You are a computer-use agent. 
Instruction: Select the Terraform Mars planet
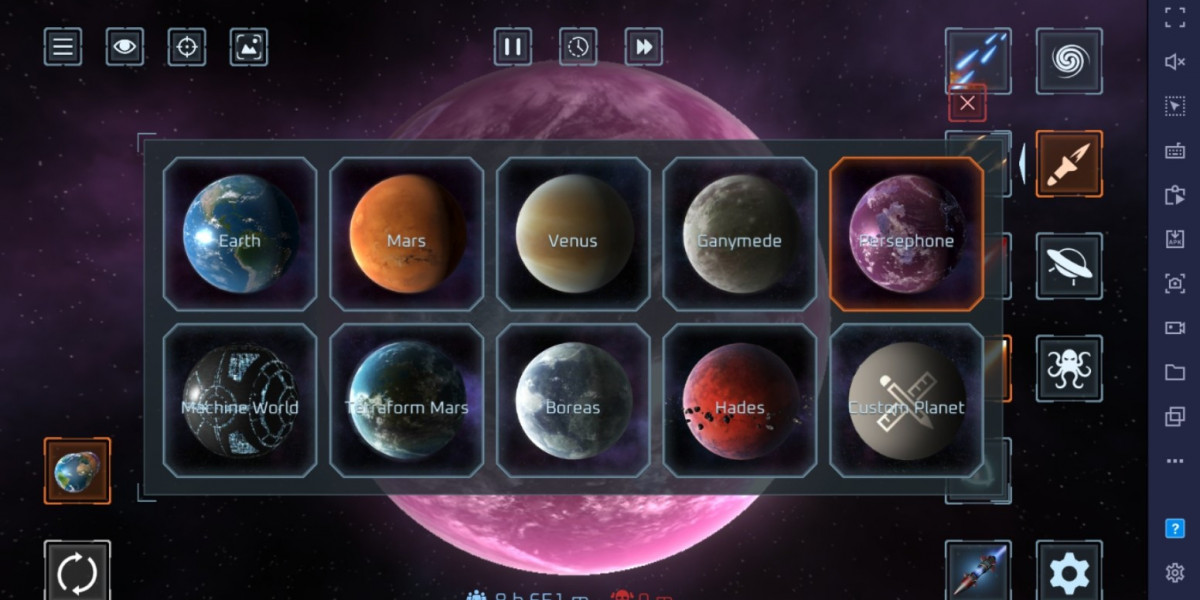point(406,400)
